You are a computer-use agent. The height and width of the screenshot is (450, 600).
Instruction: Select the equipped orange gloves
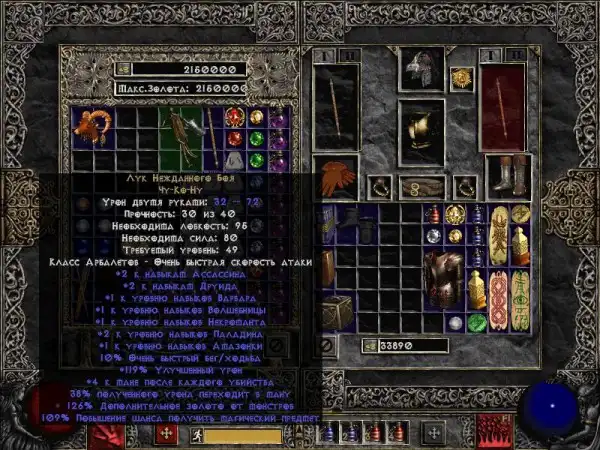(336, 176)
